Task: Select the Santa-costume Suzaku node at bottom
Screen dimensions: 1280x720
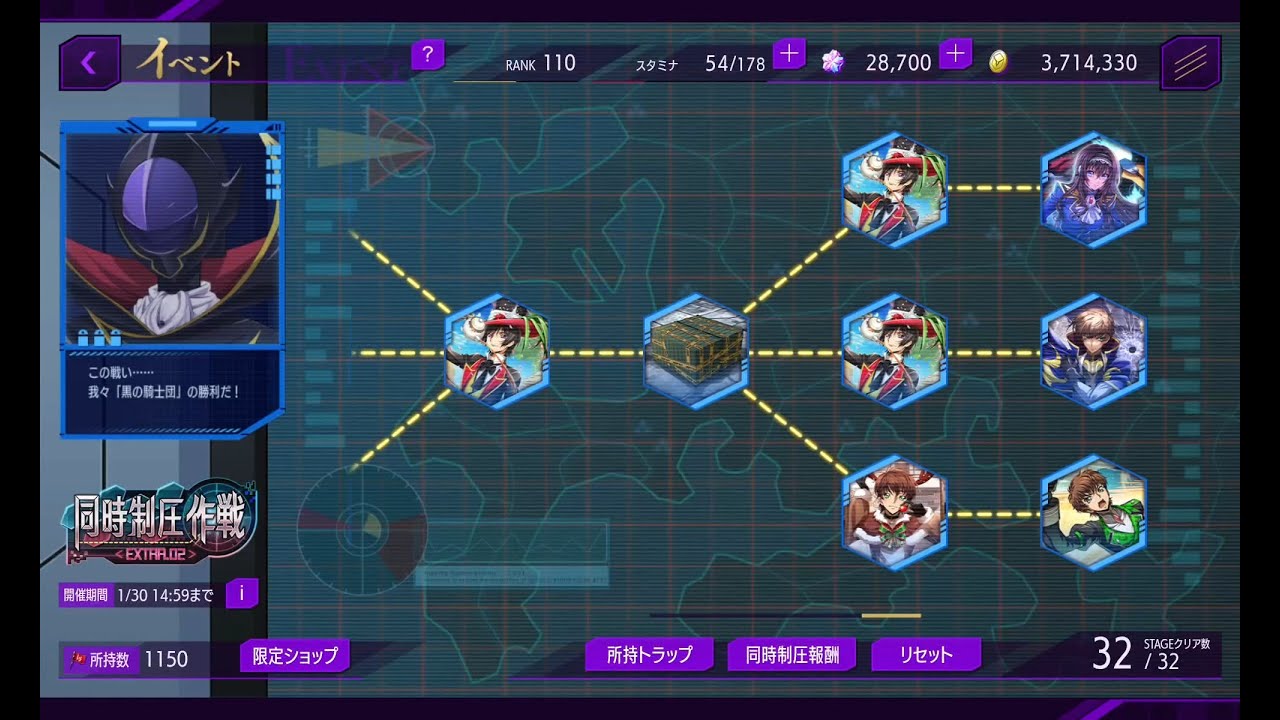Action: 893,510
